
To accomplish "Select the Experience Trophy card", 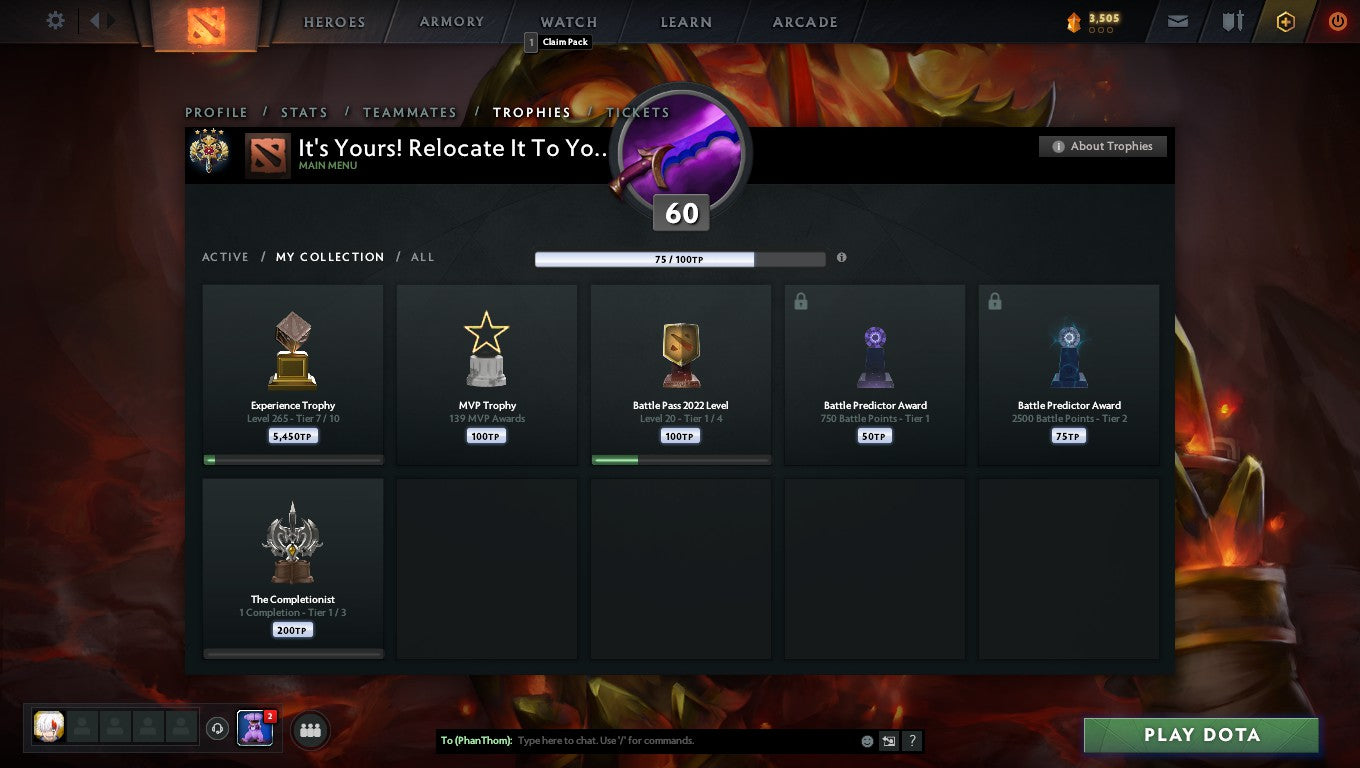I will click(292, 374).
